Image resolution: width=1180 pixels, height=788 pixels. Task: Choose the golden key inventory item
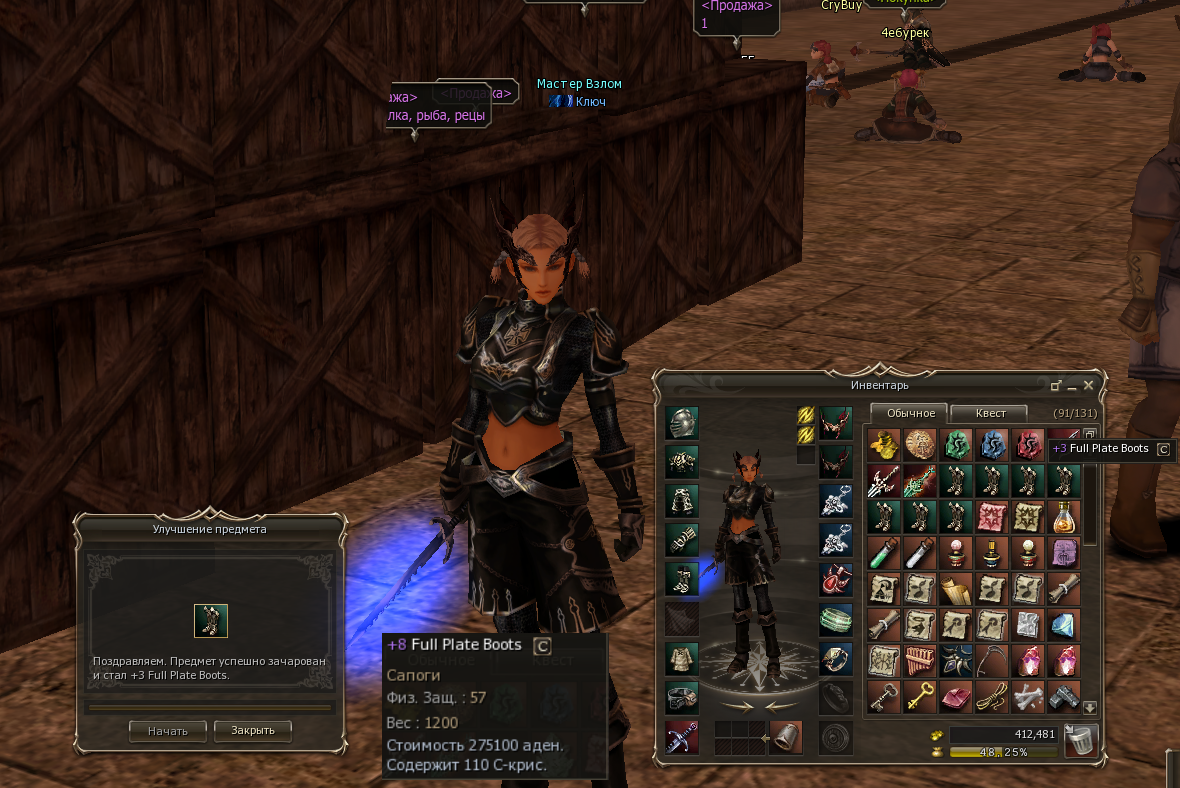tap(920, 697)
